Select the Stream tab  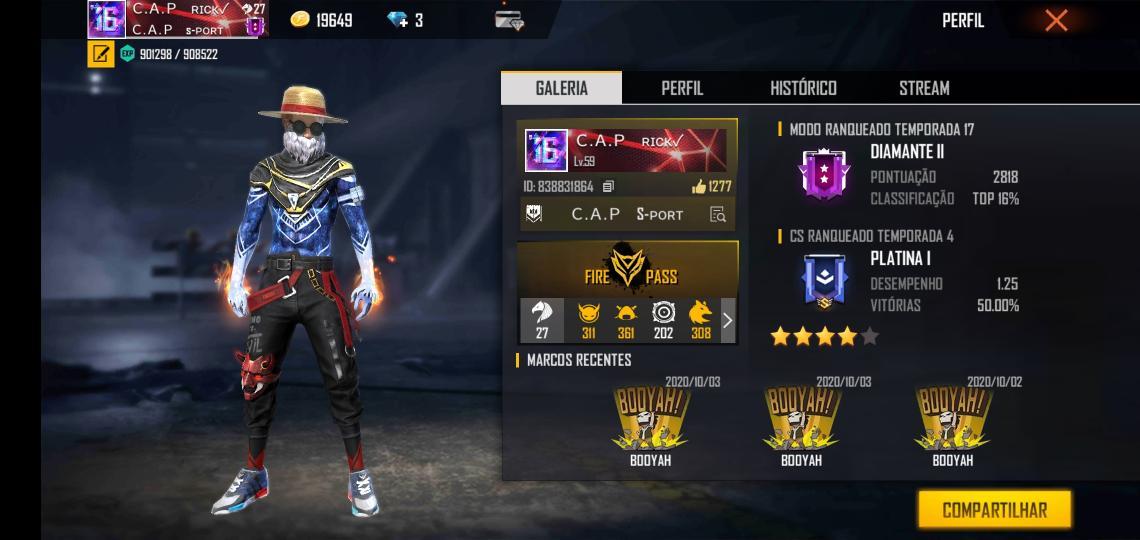tap(924, 88)
